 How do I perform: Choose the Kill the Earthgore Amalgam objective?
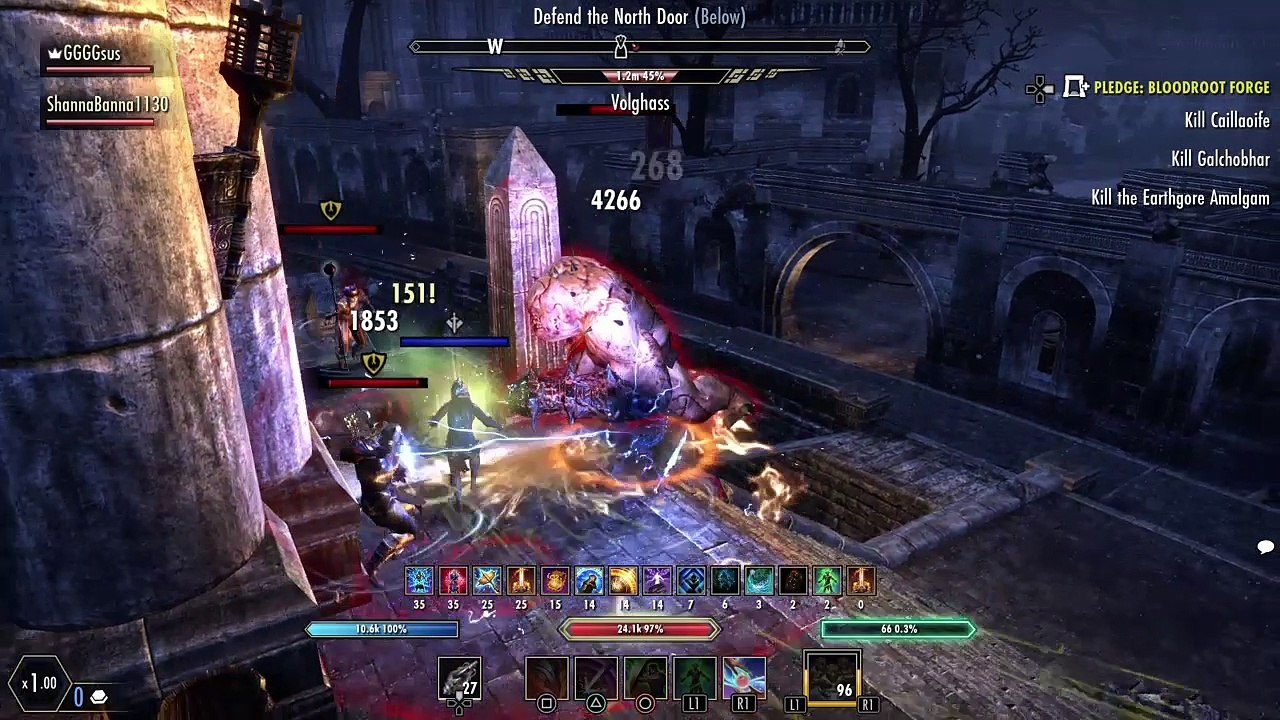tap(1180, 198)
